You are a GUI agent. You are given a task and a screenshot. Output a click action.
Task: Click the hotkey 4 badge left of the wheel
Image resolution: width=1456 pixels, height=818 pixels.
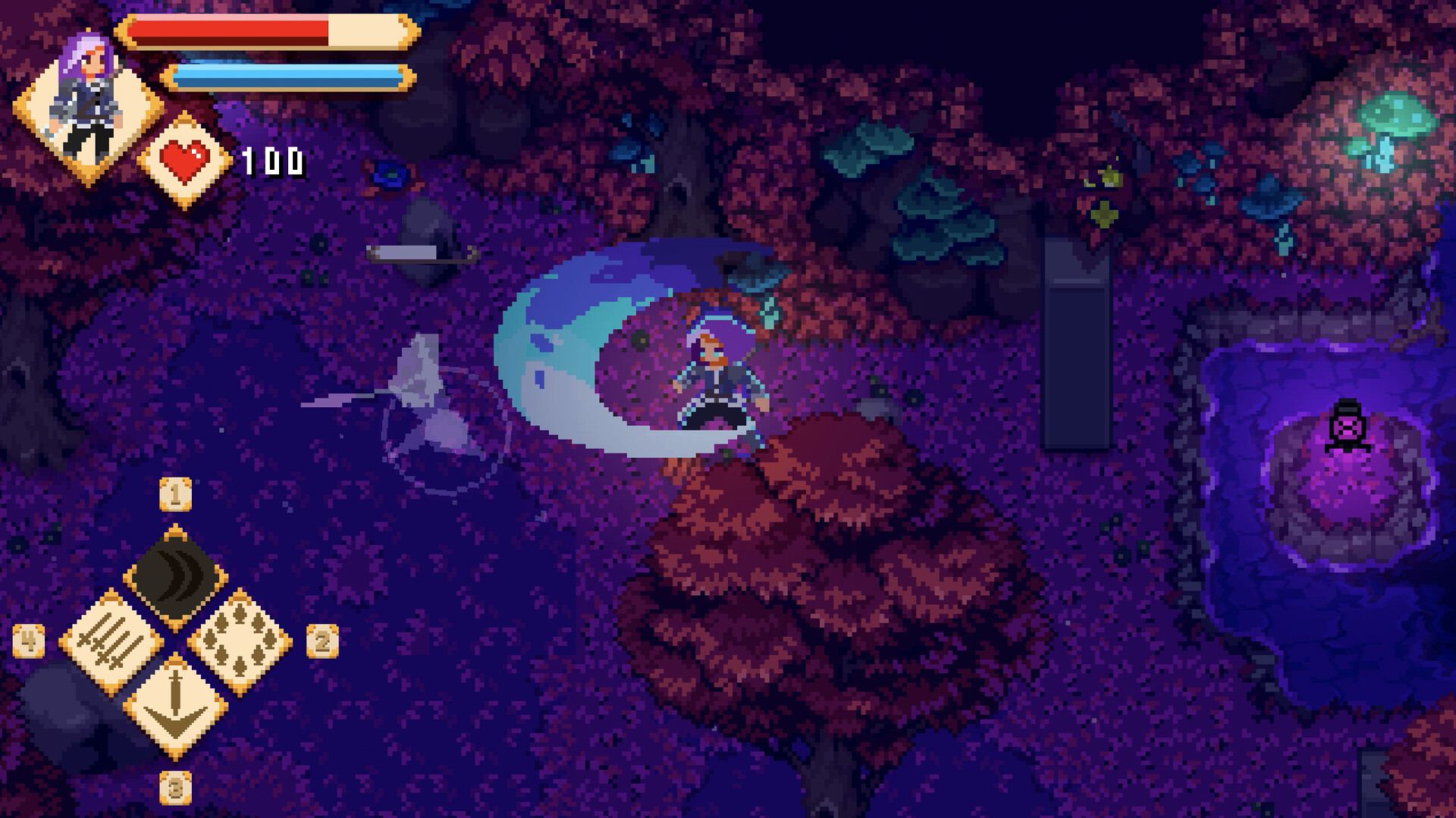(x=27, y=641)
